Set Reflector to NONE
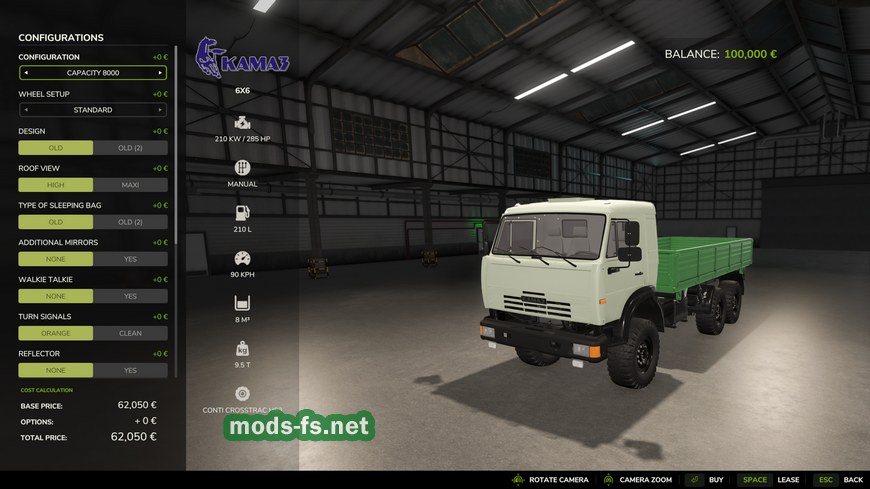The width and height of the screenshot is (870, 489). [56, 370]
